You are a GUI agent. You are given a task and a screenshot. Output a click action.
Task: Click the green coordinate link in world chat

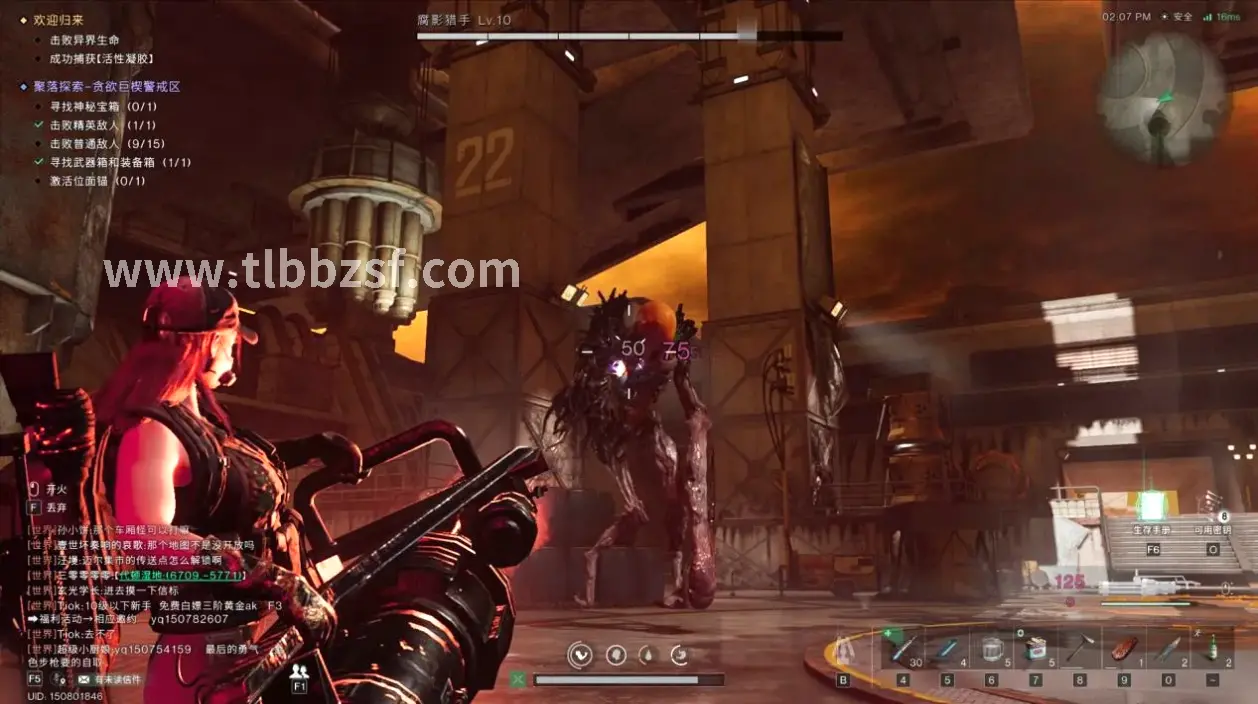[180, 575]
